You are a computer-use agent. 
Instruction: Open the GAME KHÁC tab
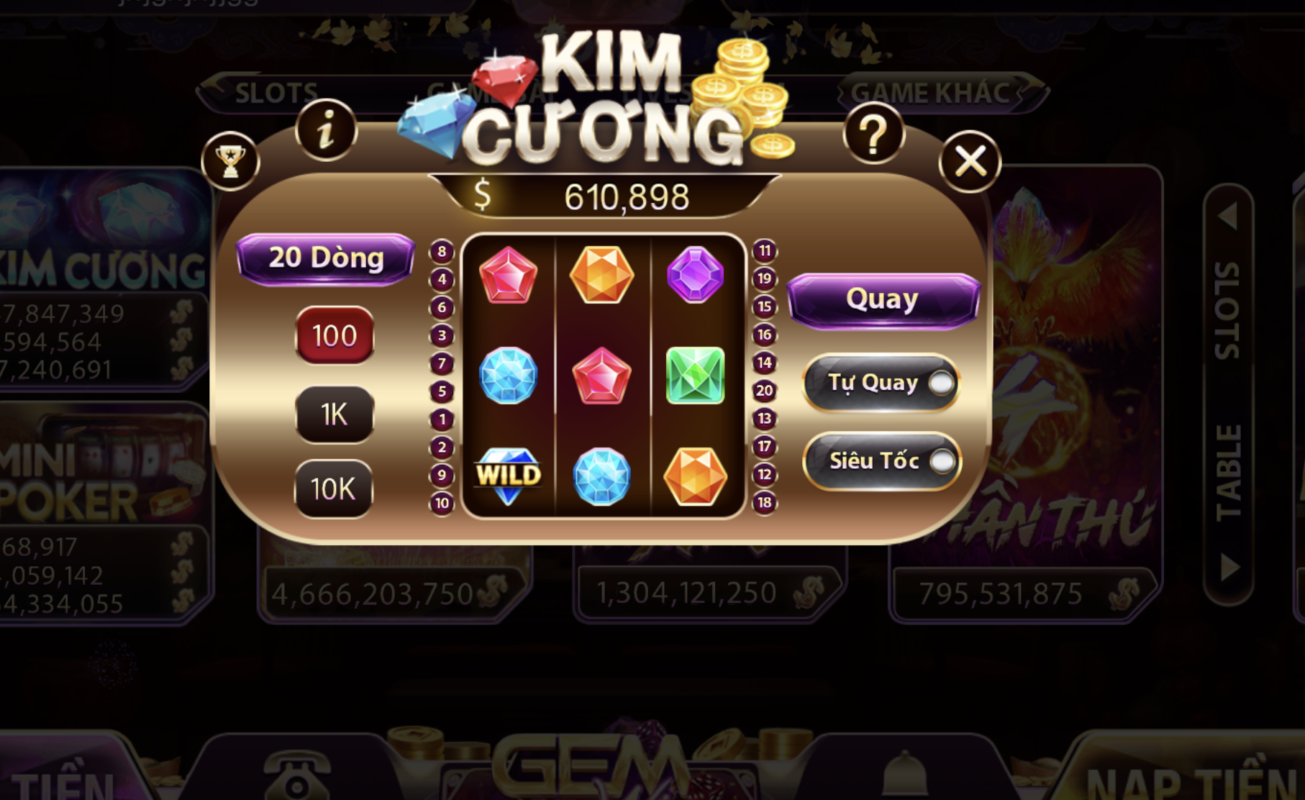point(928,93)
